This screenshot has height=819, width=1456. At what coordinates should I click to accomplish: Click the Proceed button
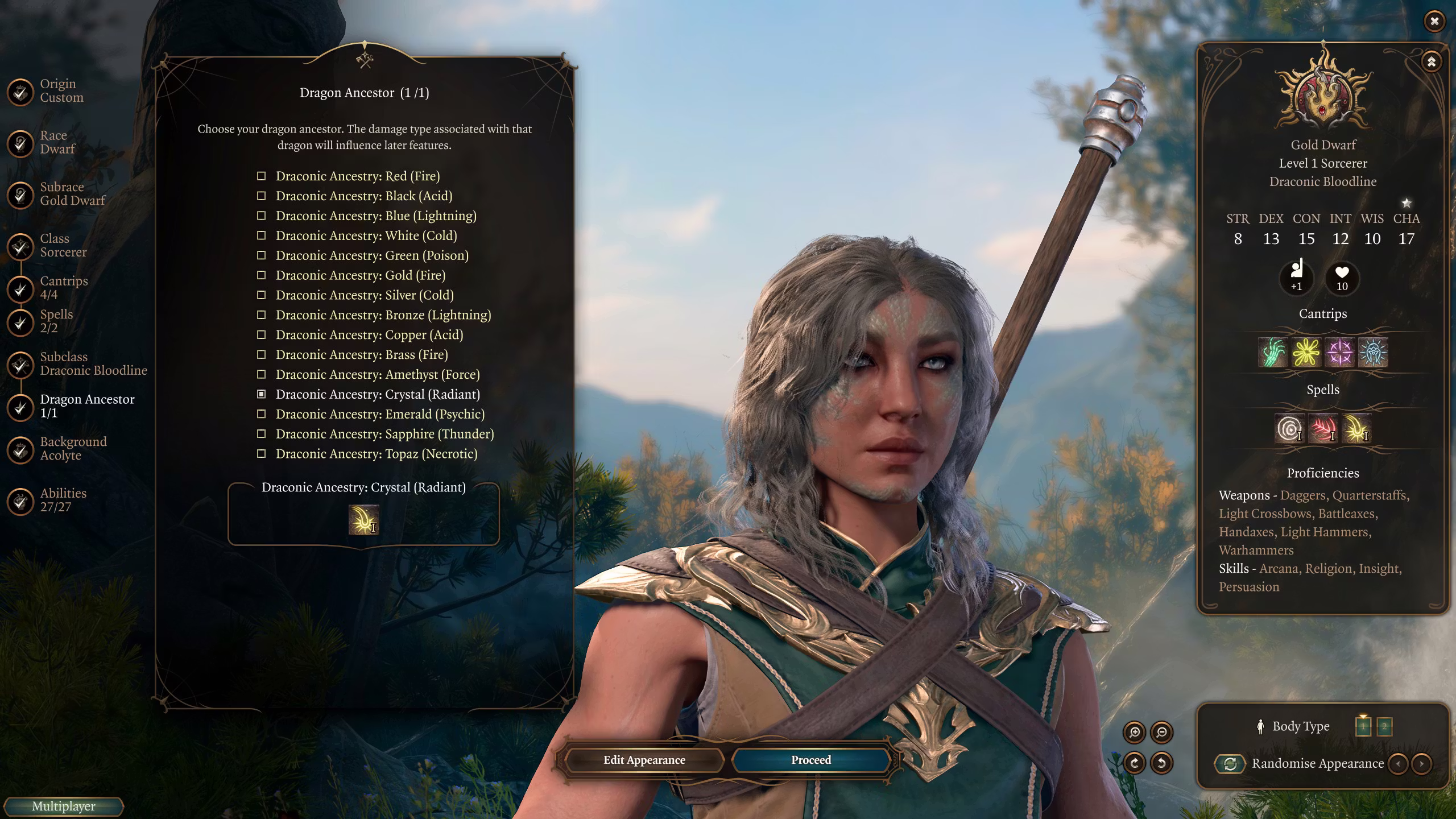click(810, 760)
